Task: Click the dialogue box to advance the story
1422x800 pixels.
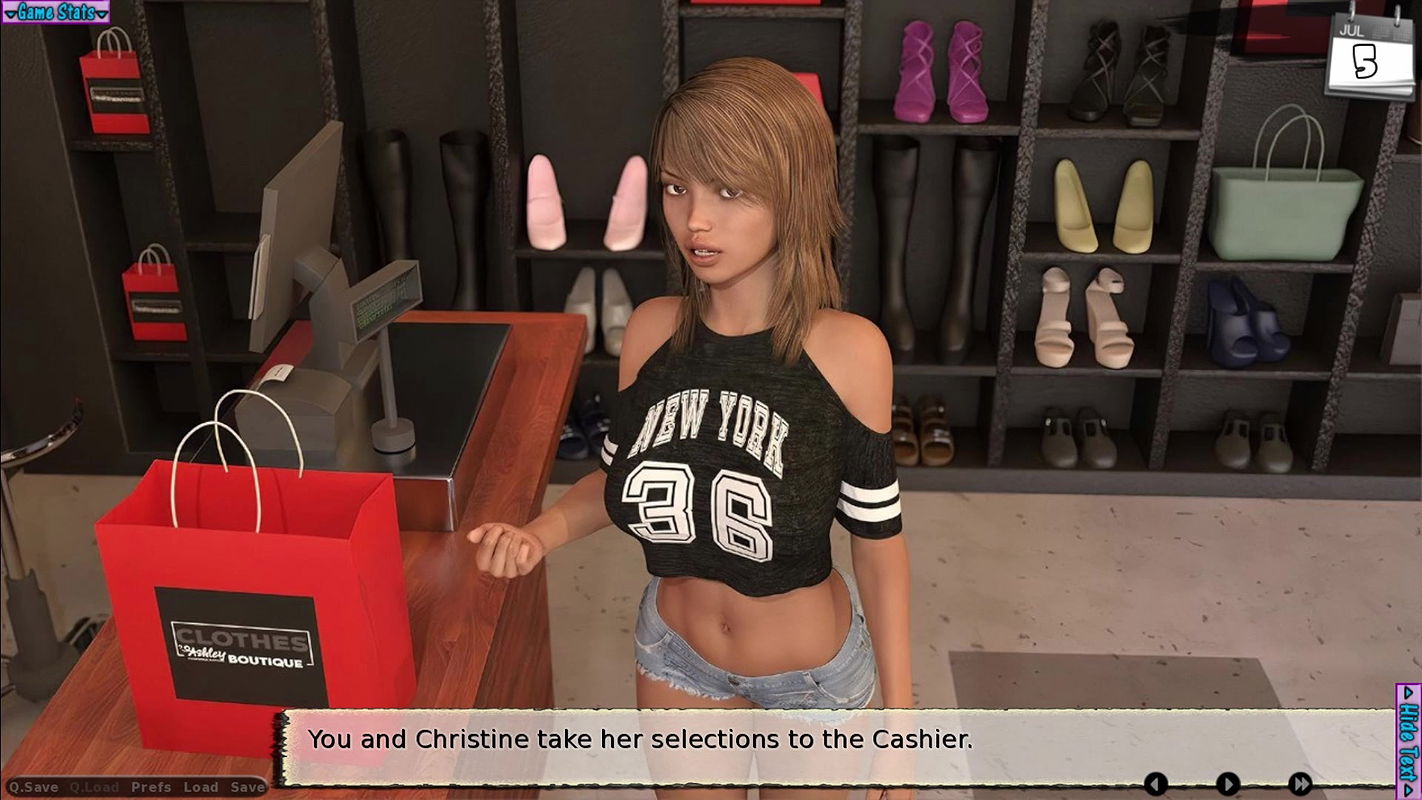Action: [700, 740]
